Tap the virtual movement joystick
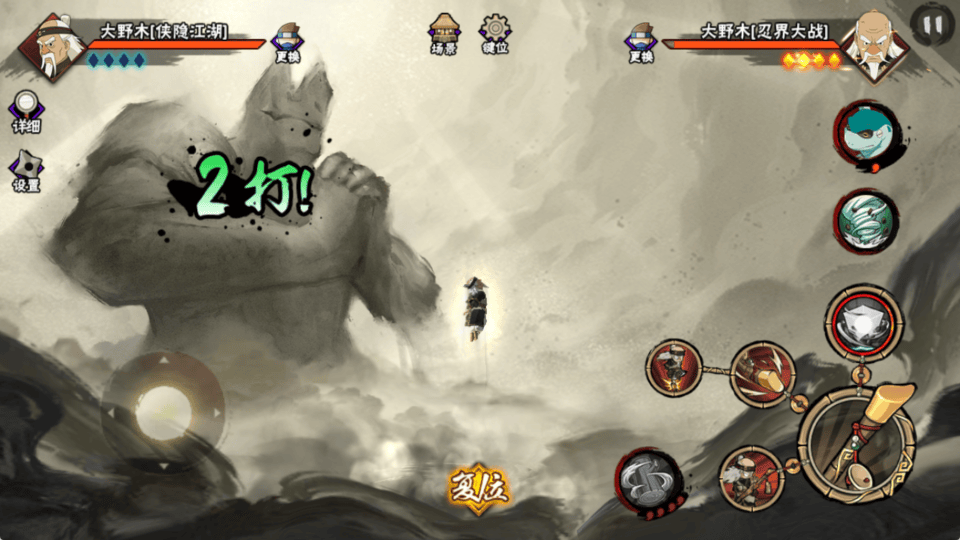Screen dimensions: 960x540 point(163,410)
